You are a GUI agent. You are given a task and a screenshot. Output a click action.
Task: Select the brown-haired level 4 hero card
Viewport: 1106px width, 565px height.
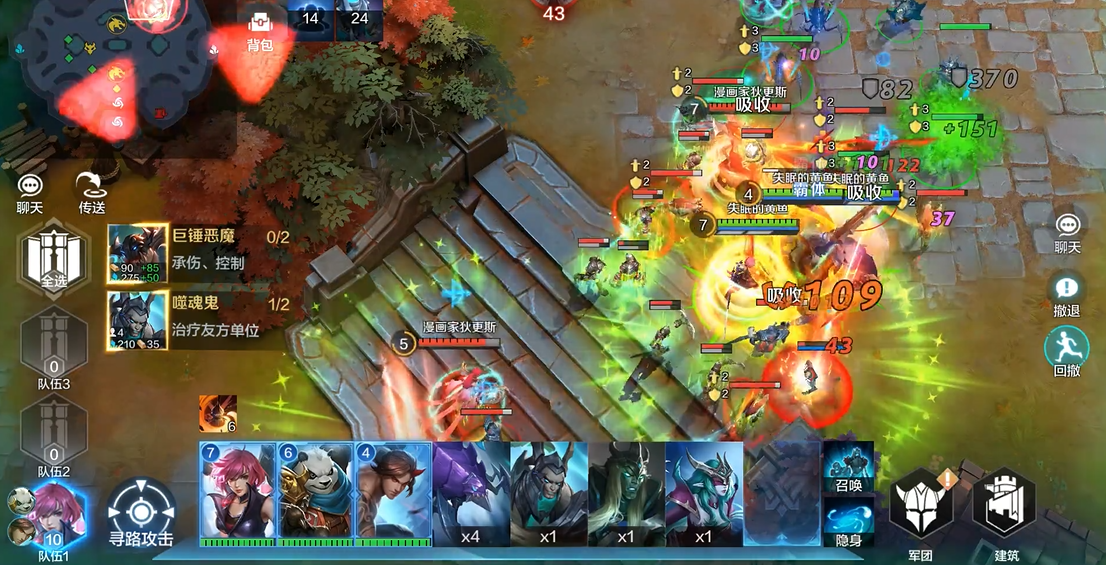pos(393,492)
